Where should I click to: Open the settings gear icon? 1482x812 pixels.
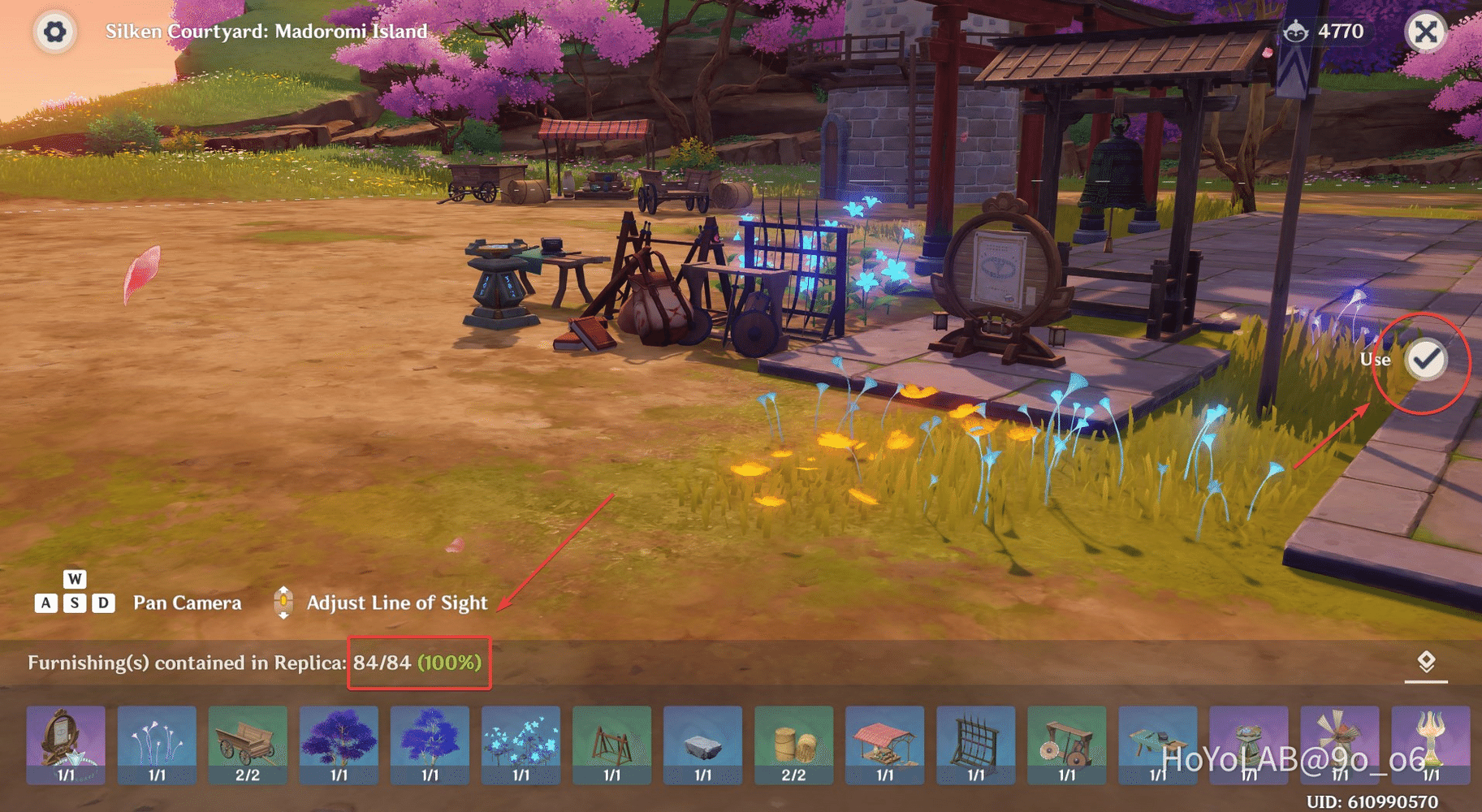(54, 32)
